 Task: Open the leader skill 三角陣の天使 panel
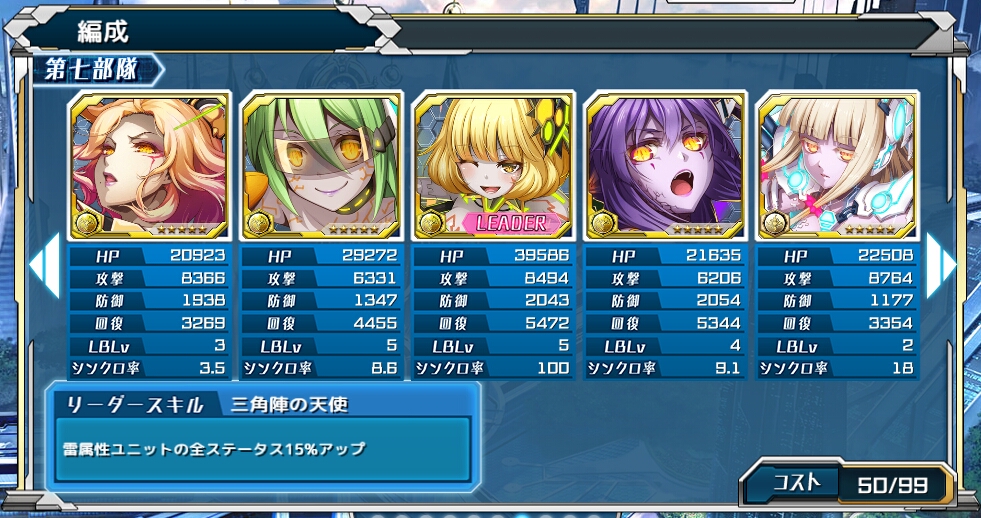(x=263, y=437)
